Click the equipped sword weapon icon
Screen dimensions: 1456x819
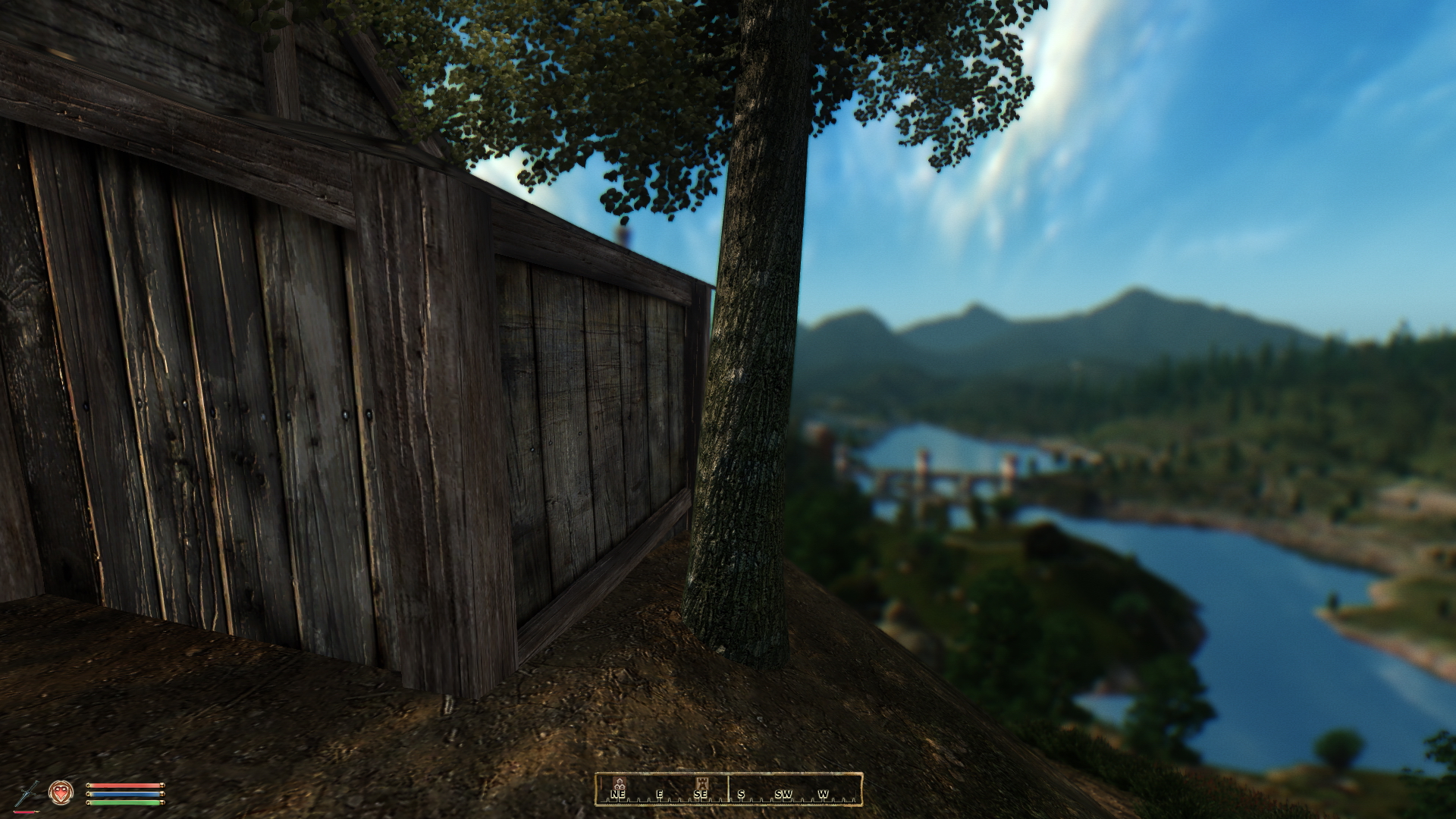click(x=27, y=793)
